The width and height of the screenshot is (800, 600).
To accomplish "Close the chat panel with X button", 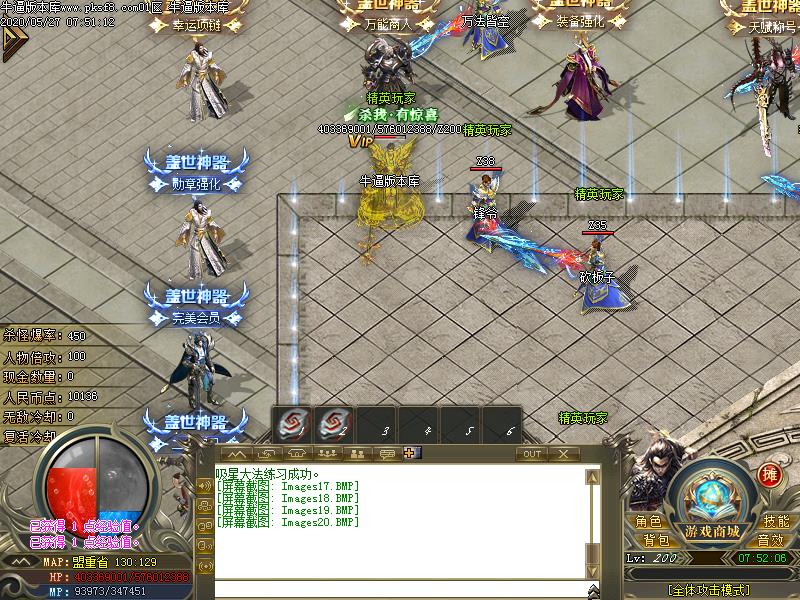I will pyautogui.click(x=563, y=454).
